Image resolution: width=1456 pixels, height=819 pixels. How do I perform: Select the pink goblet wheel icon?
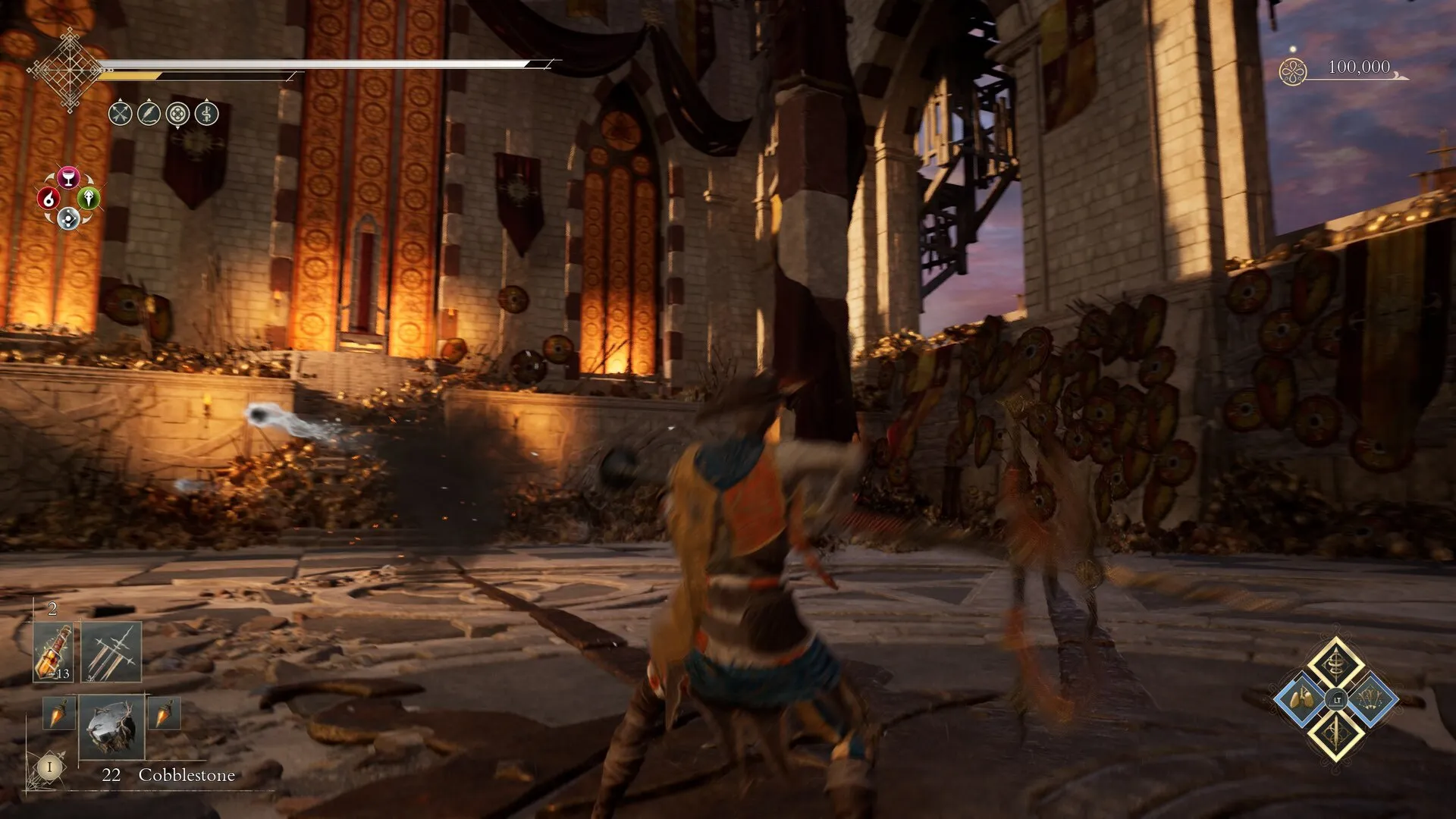tap(68, 177)
